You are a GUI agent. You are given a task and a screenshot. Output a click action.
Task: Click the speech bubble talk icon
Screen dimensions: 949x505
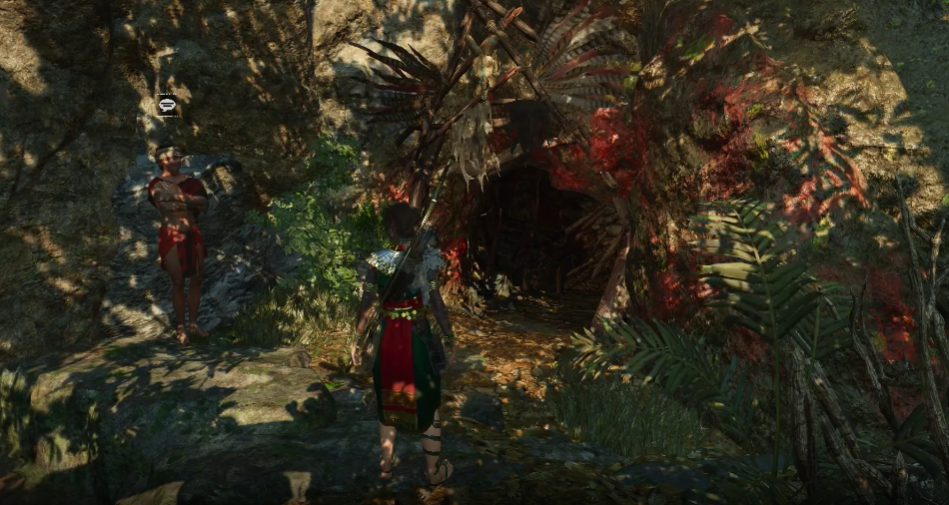(168, 104)
